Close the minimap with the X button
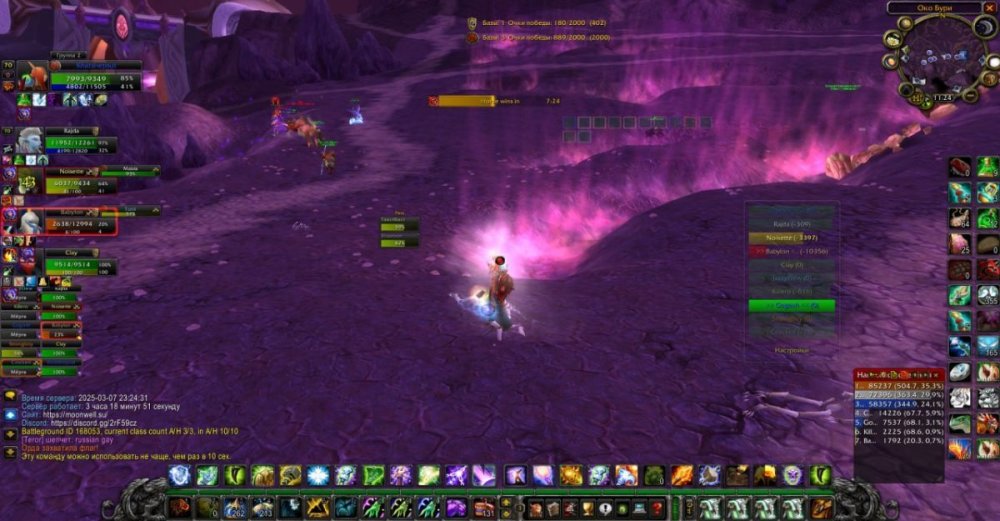Image resolution: width=1000 pixels, height=521 pixels. (x=989, y=7)
